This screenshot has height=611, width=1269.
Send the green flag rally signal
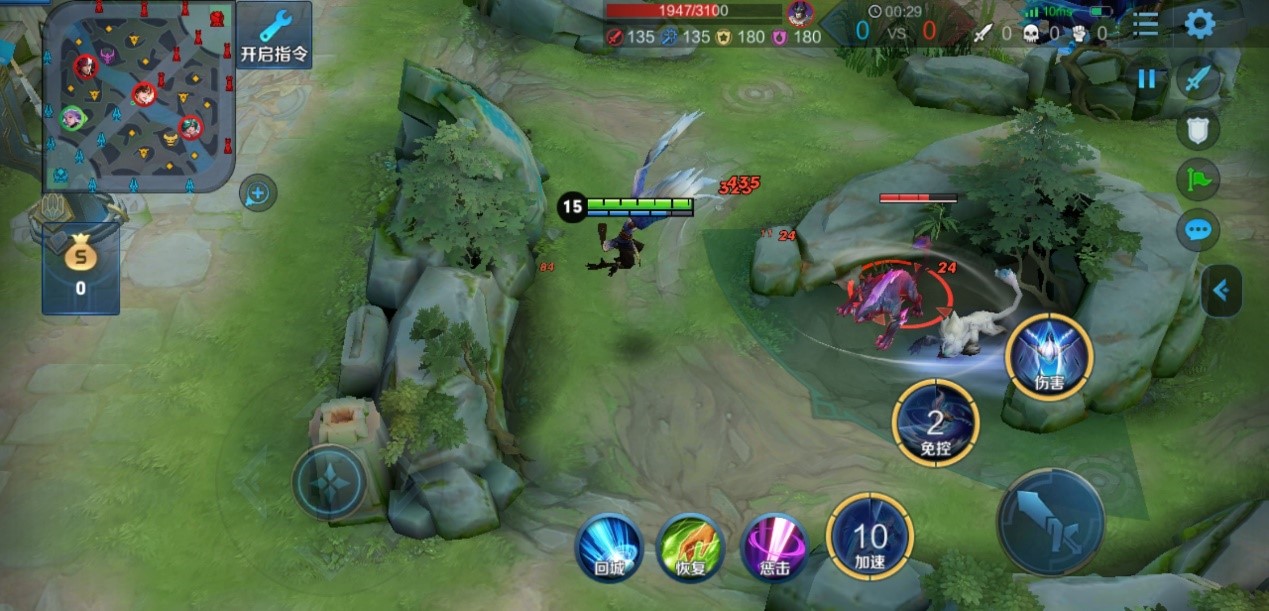tap(1197, 179)
